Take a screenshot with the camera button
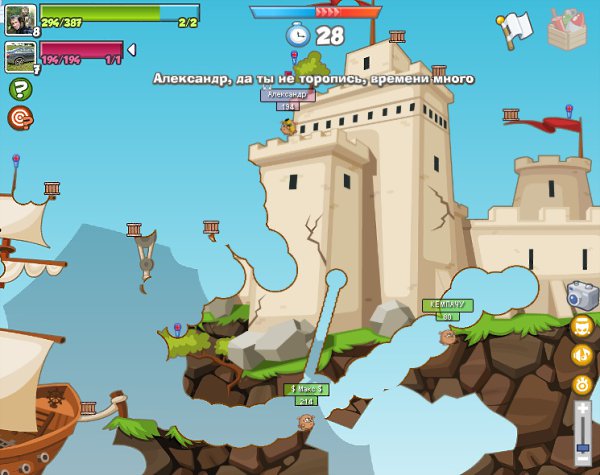600x475 pixels. 582,295
